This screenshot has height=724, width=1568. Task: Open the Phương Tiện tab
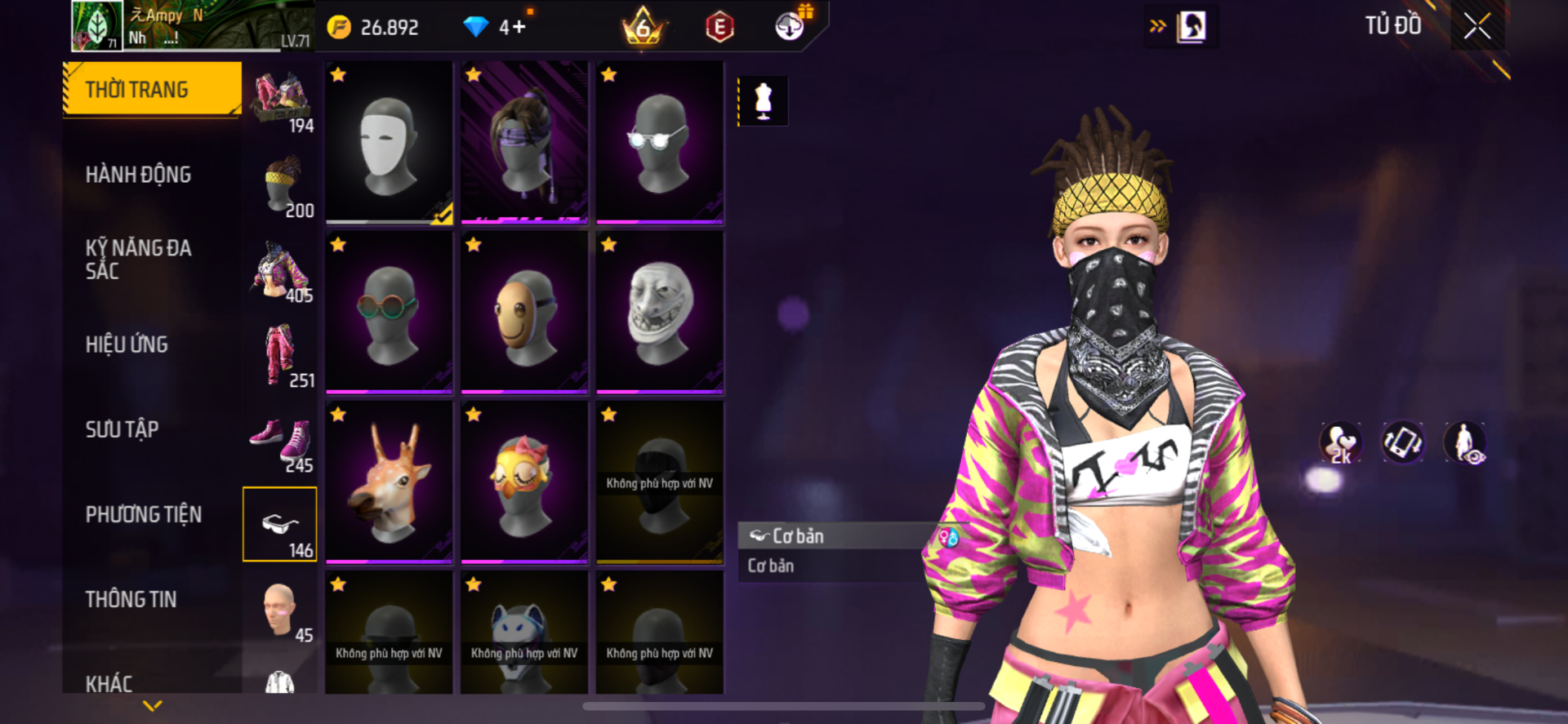(143, 514)
